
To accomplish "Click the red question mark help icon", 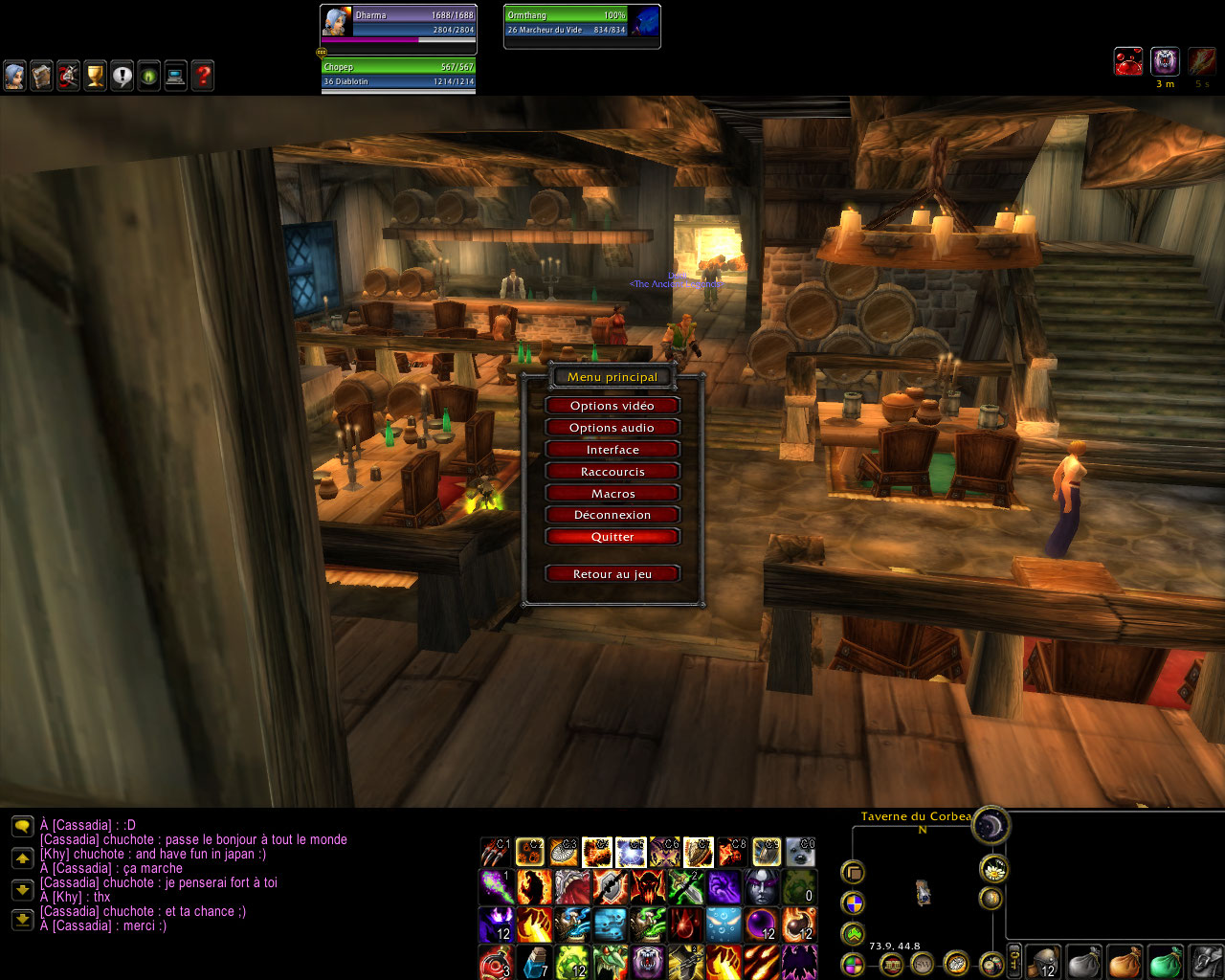I will (202, 76).
